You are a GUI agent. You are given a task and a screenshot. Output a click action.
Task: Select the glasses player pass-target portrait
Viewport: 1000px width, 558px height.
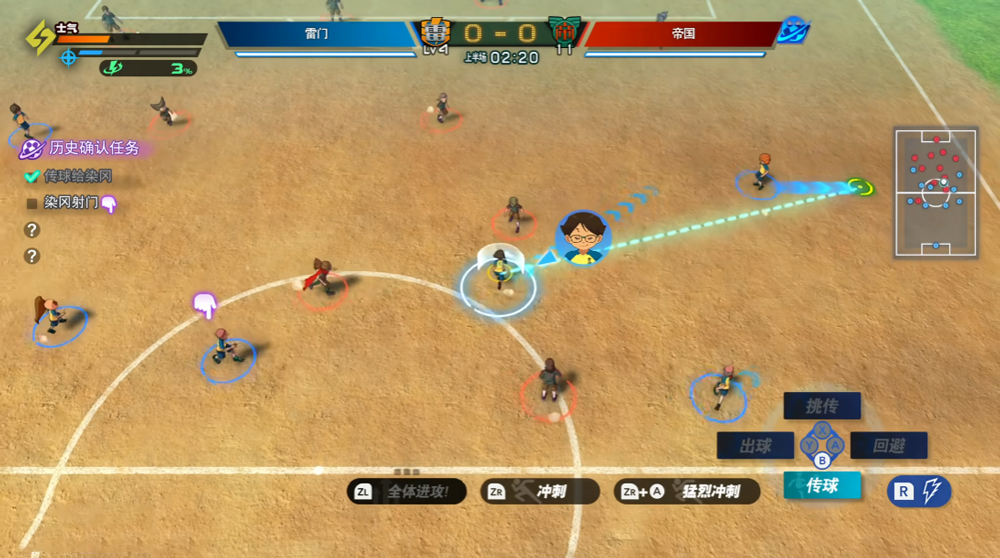click(583, 238)
